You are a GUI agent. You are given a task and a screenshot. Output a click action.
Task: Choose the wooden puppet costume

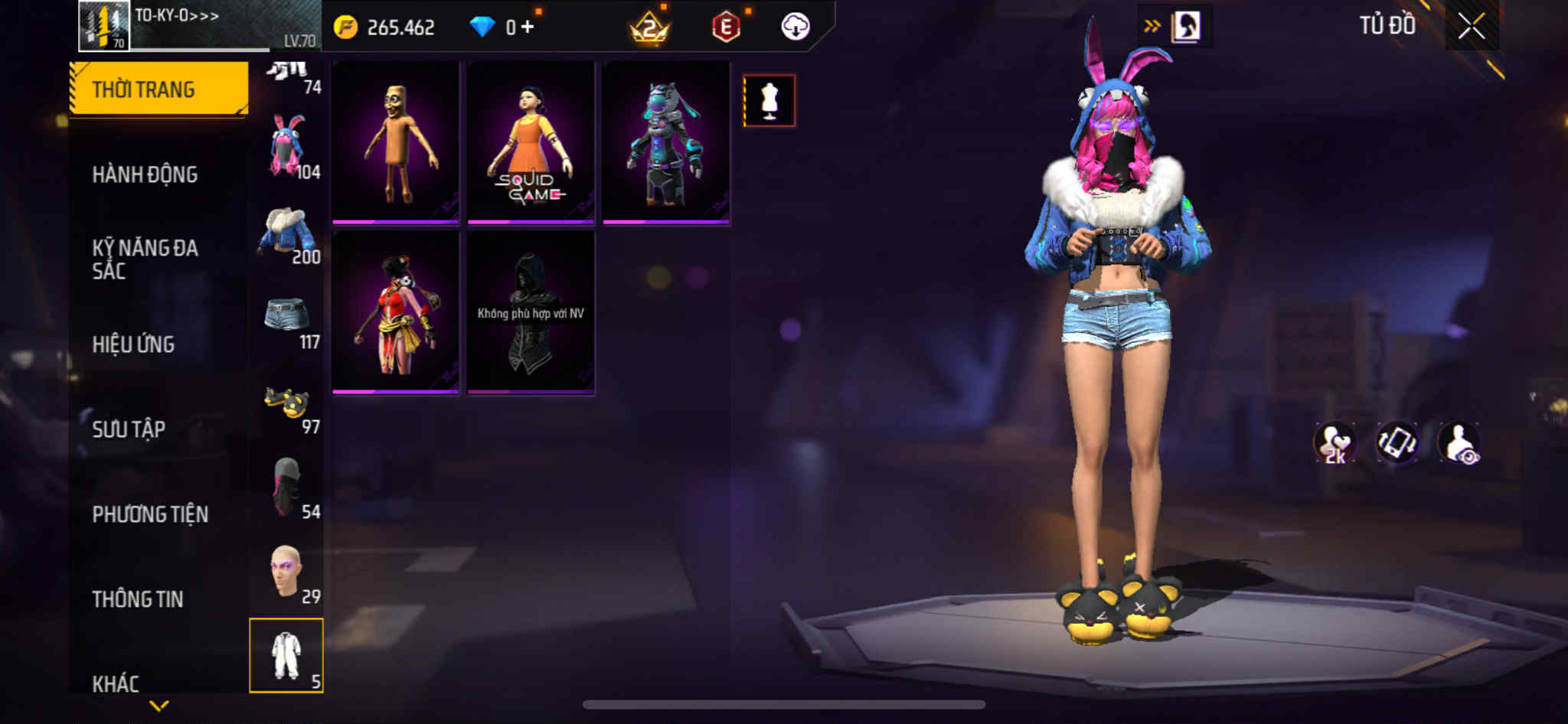pos(396,142)
